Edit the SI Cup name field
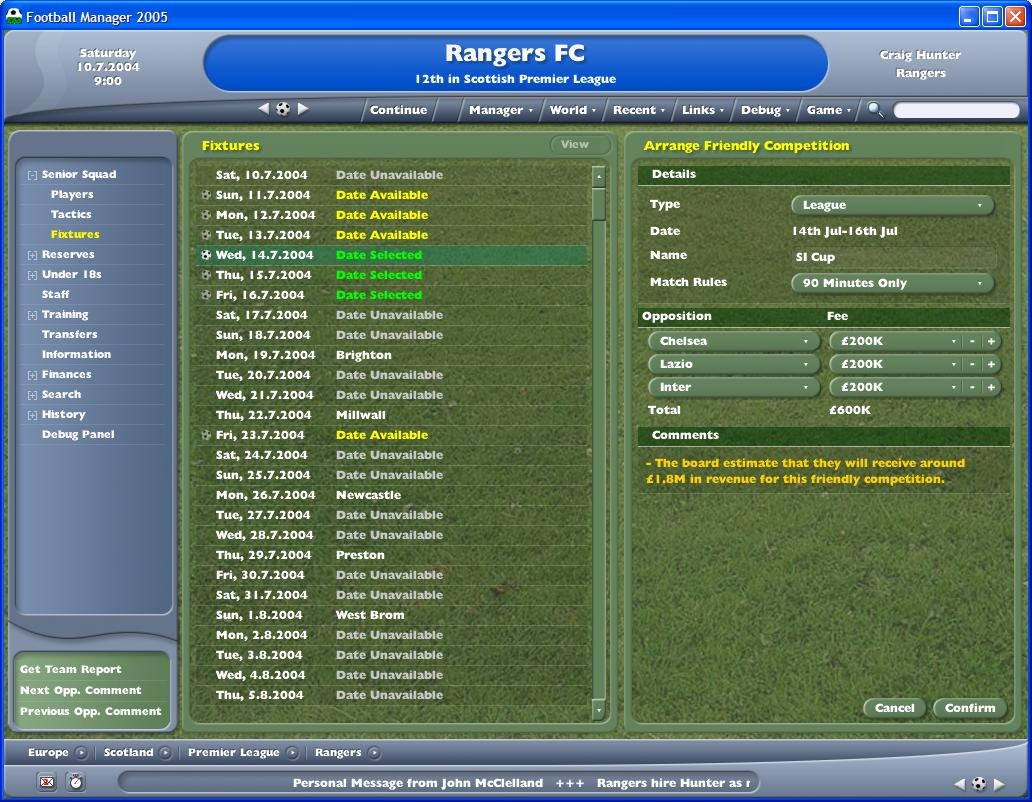This screenshot has width=1032, height=802. [x=892, y=257]
